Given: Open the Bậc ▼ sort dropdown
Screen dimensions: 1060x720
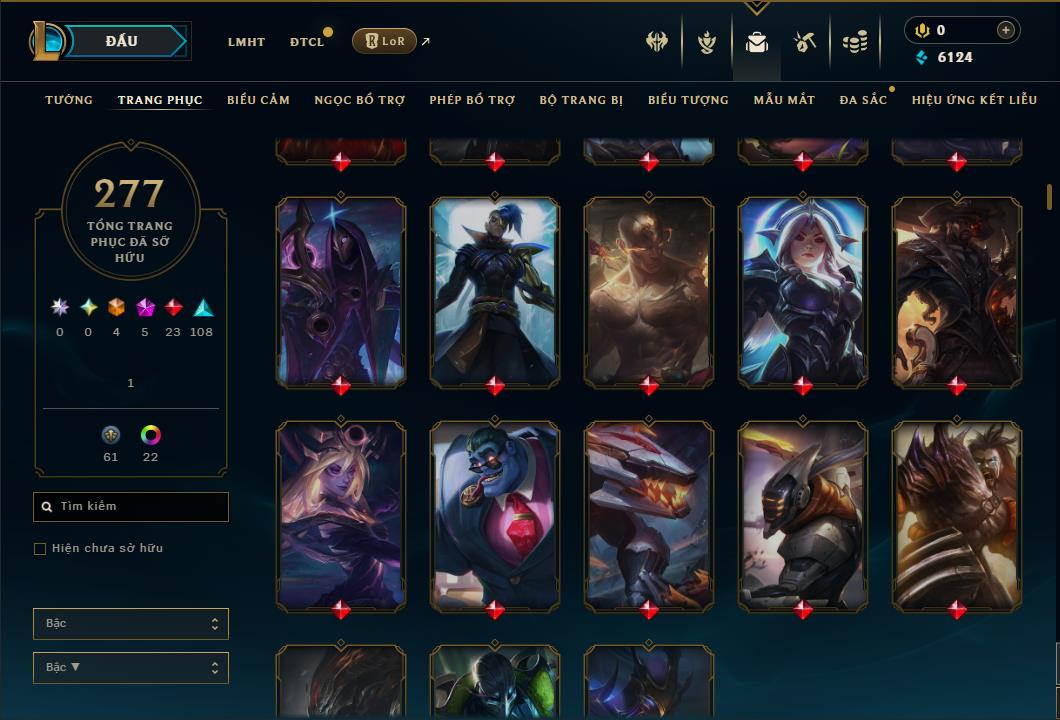Looking at the screenshot, I should pyautogui.click(x=131, y=668).
